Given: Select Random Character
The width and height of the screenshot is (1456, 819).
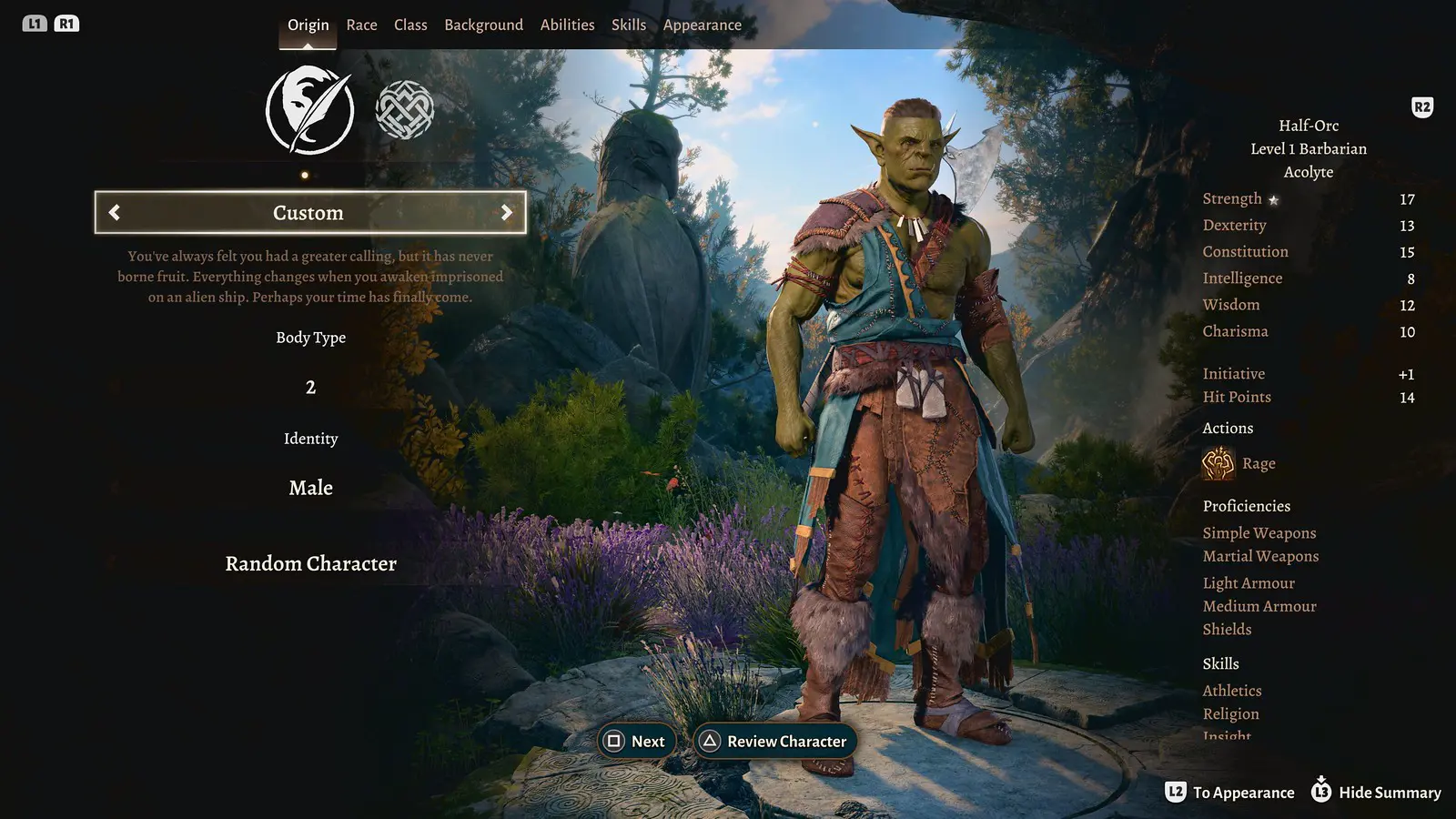Looking at the screenshot, I should [310, 563].
